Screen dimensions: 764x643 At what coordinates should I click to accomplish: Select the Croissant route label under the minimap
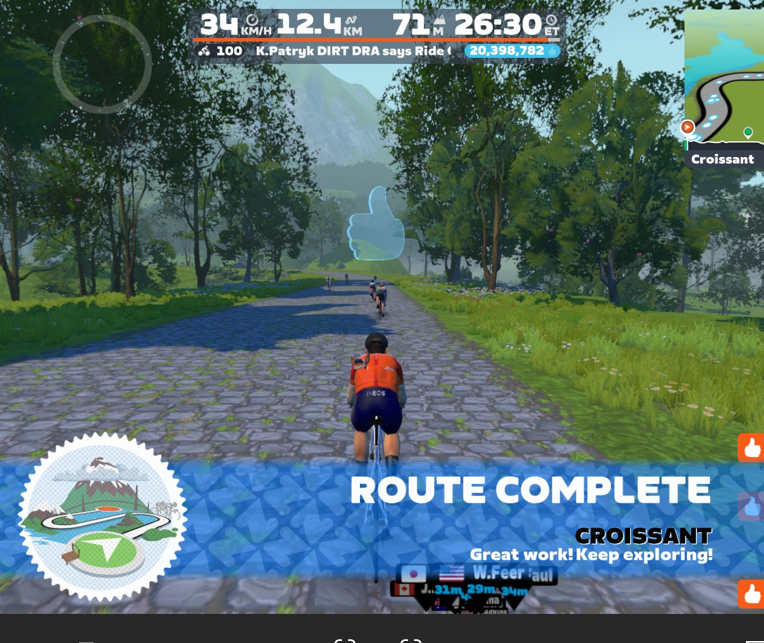723,159
